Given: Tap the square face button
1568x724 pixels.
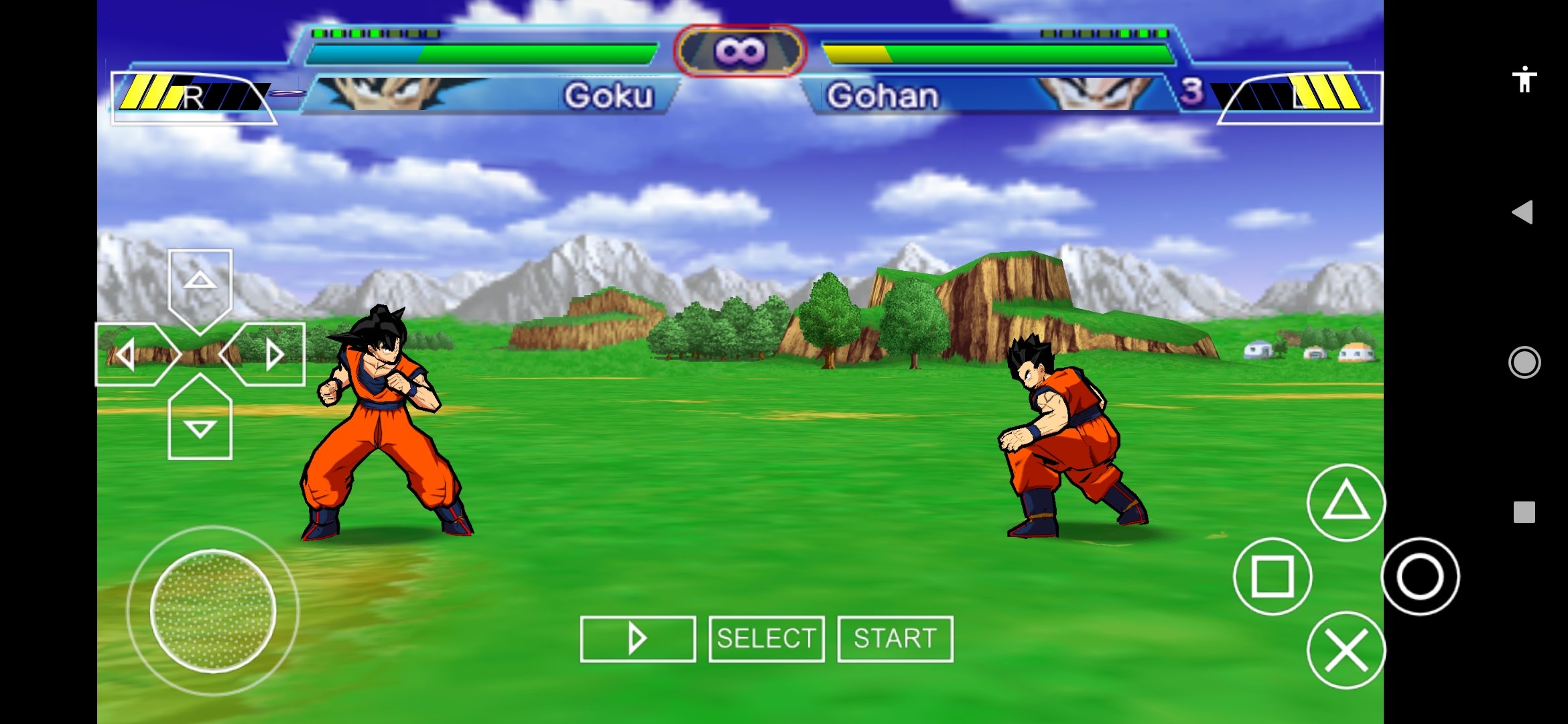Looking at the screenshot, I should click(x=1272, y=576).
